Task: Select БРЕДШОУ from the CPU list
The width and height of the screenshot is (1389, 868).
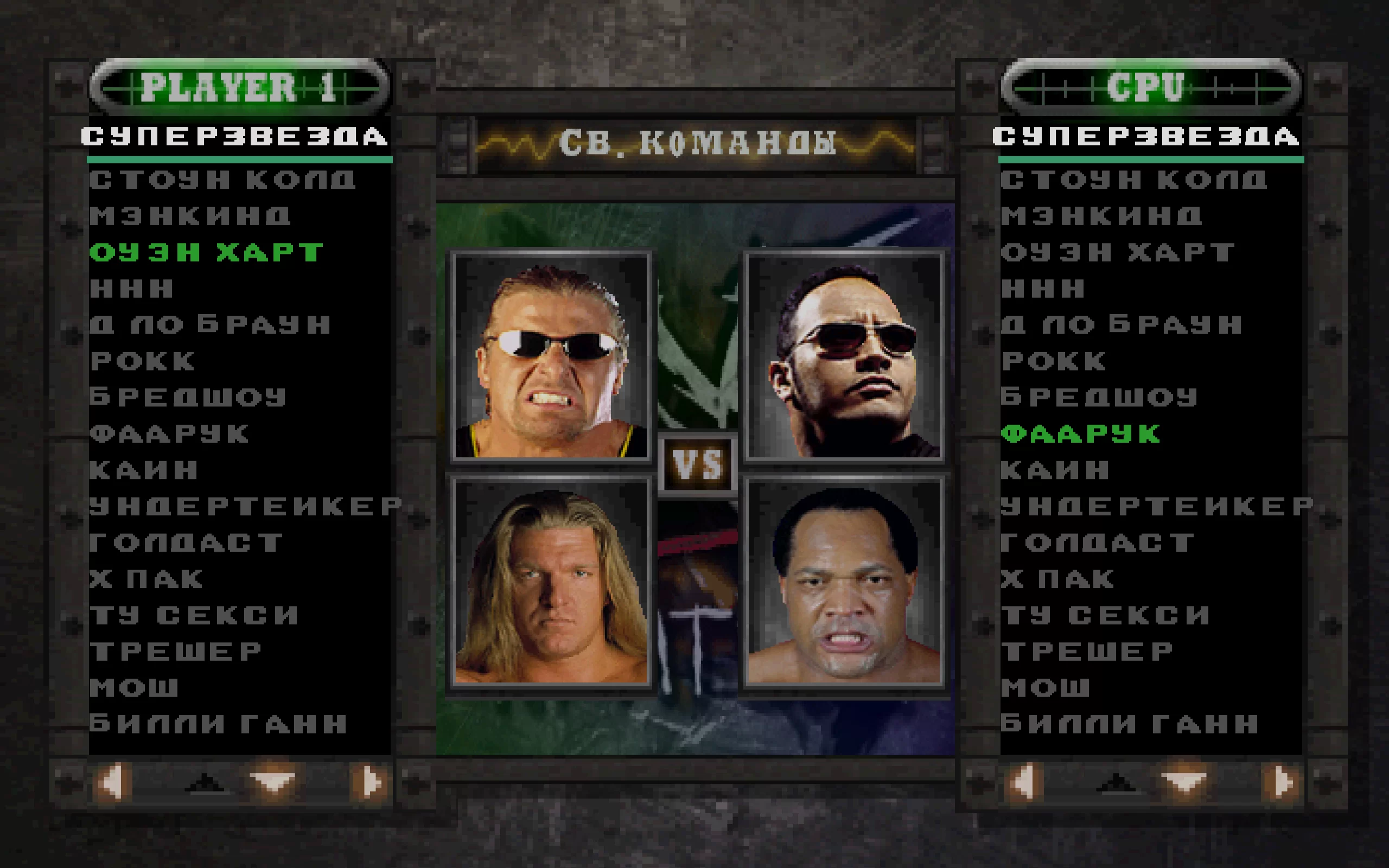Action: [1099, 397]
